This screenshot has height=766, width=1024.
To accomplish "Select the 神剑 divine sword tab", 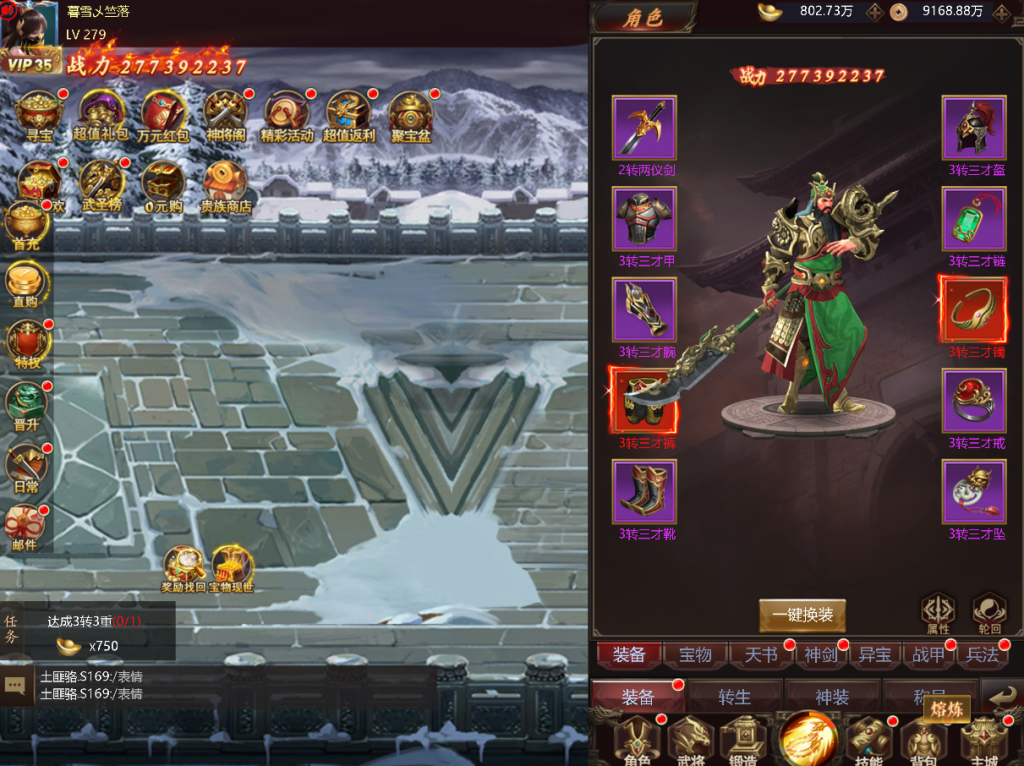I will pos(820,655).
